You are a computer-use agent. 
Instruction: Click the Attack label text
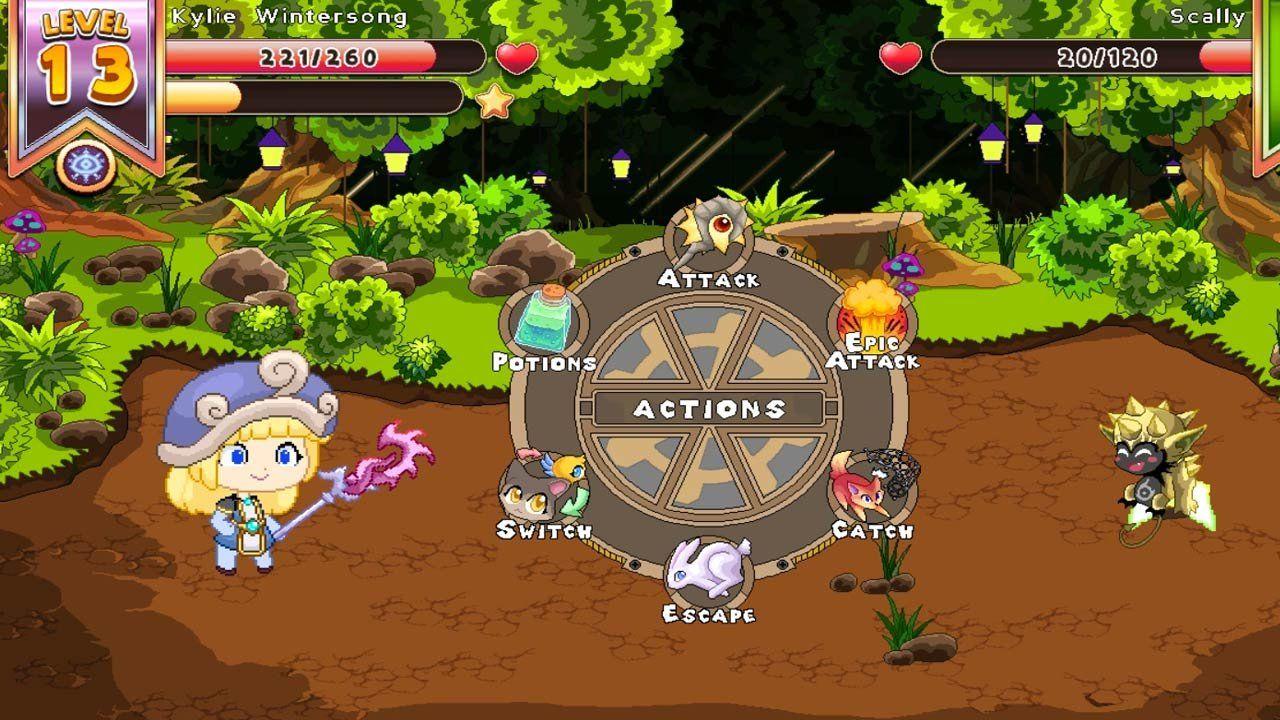point(710,279)
